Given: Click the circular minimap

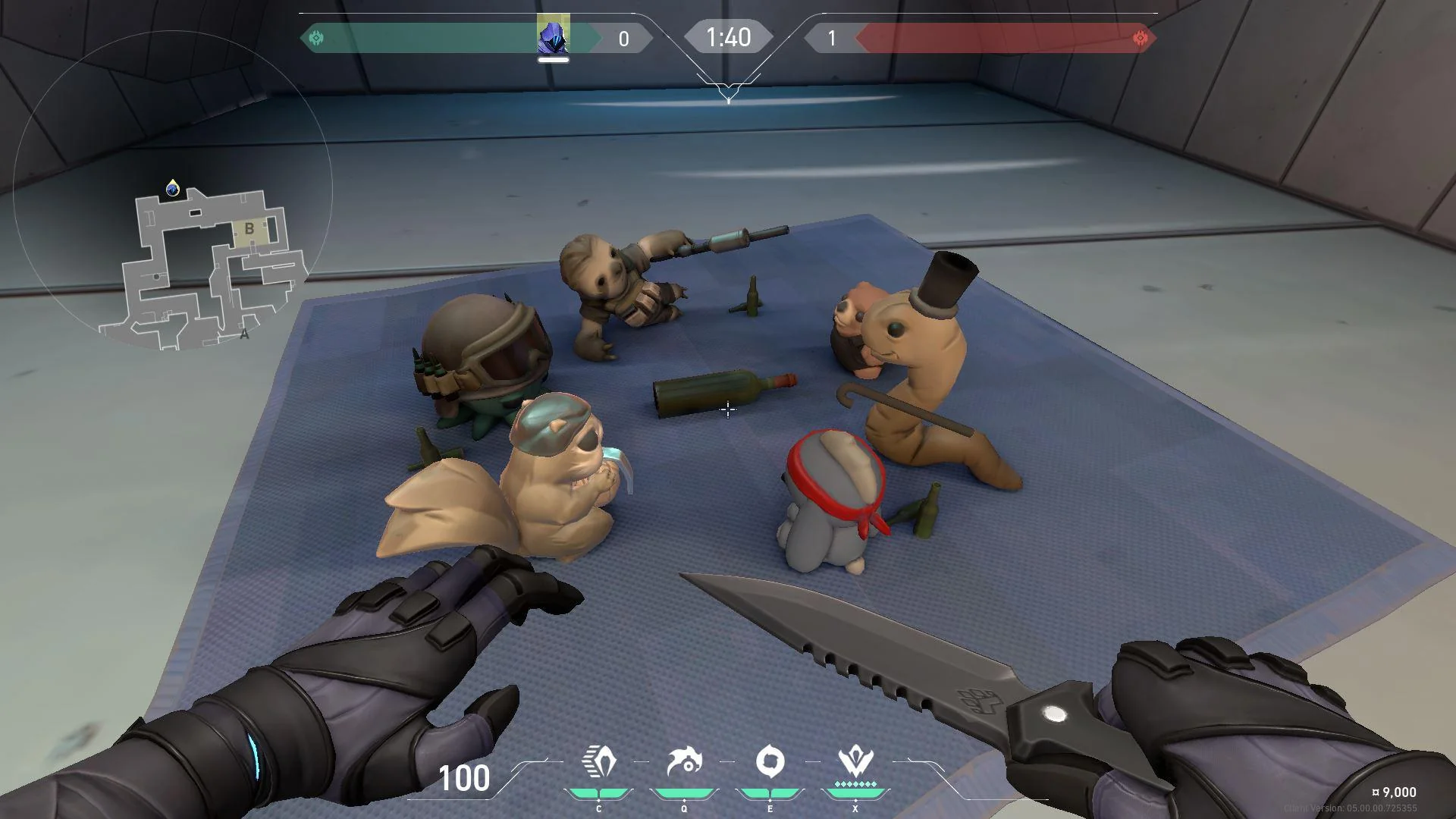Looking at the screenshot, I should tap(172, 190).
